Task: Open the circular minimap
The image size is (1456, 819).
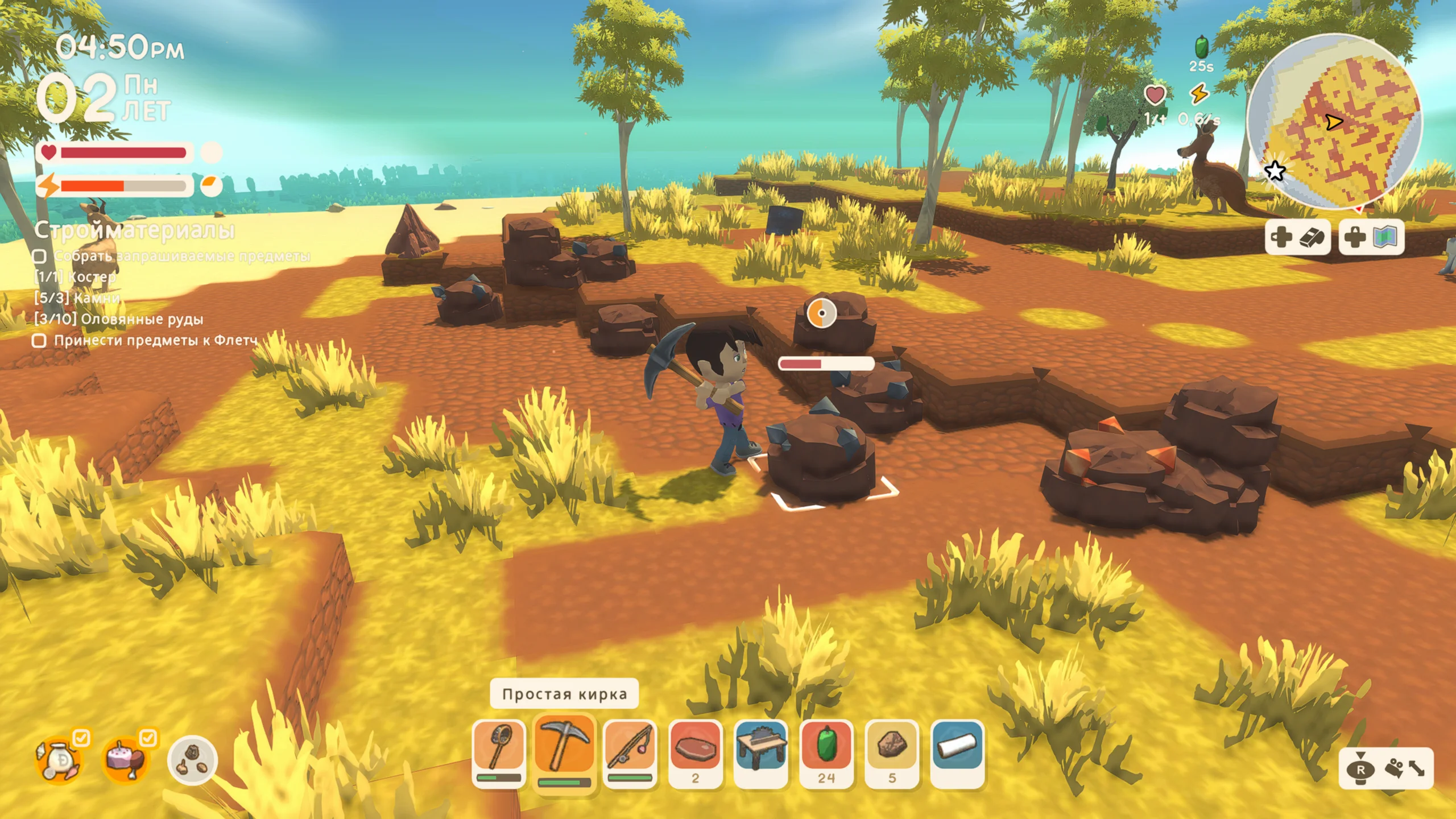Action: tap(1334, 121)
